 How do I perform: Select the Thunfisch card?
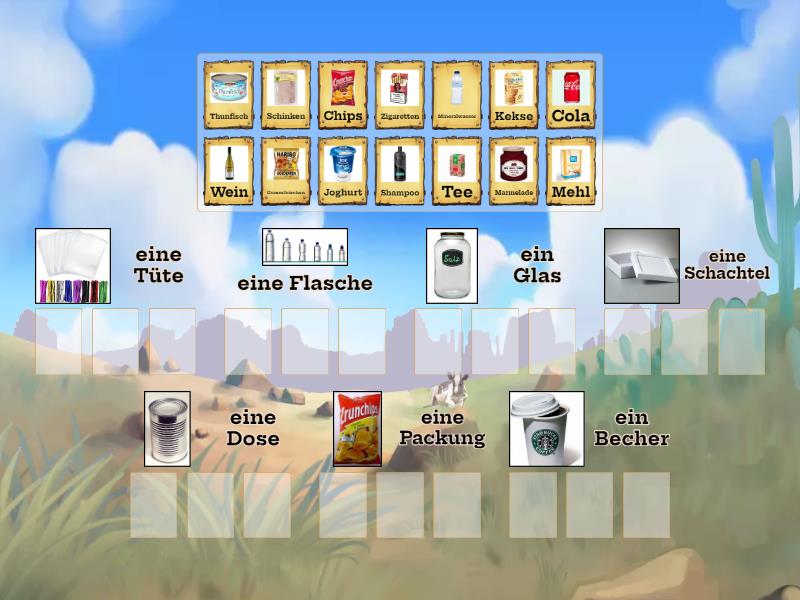pyautogui.click(x=228, y=95)
